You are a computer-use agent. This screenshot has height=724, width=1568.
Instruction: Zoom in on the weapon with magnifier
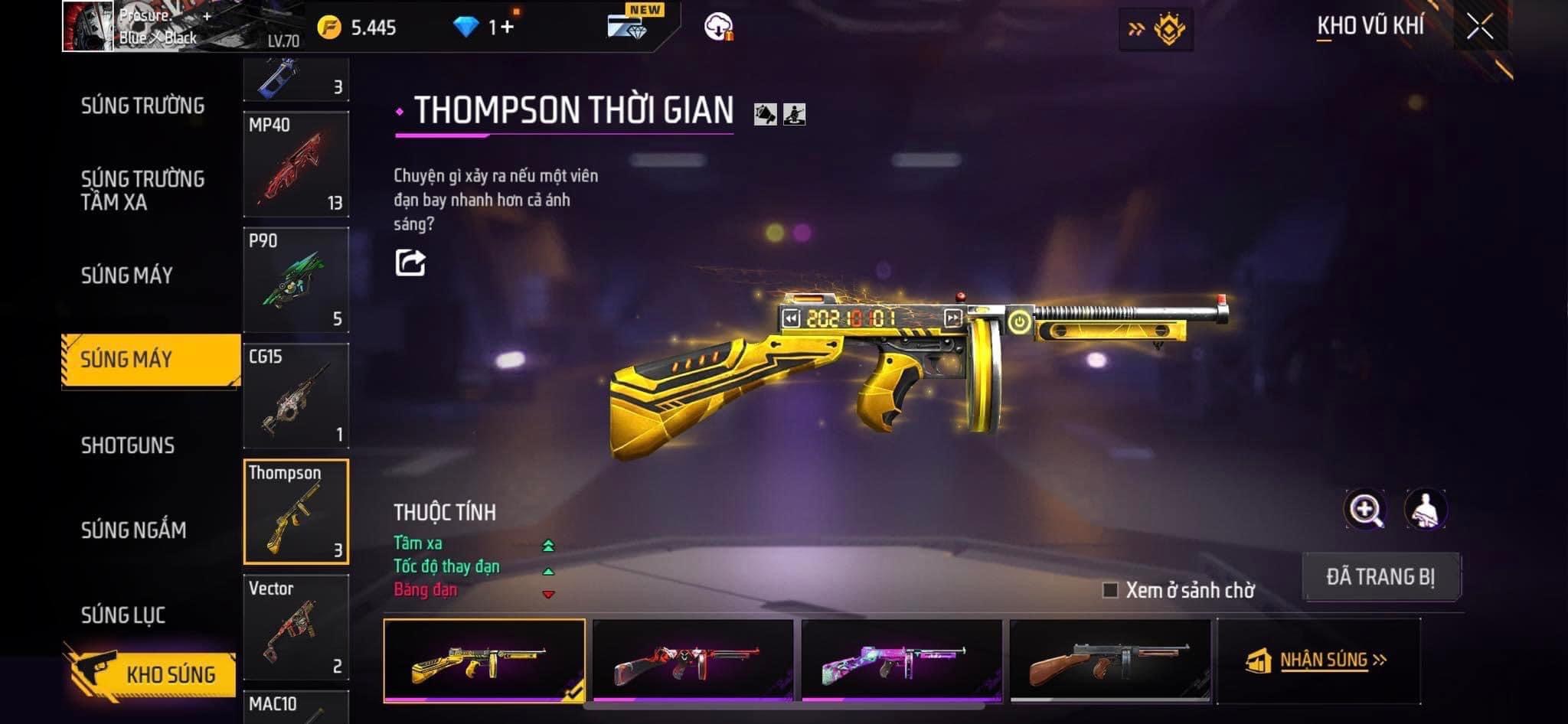(1364, 510)
